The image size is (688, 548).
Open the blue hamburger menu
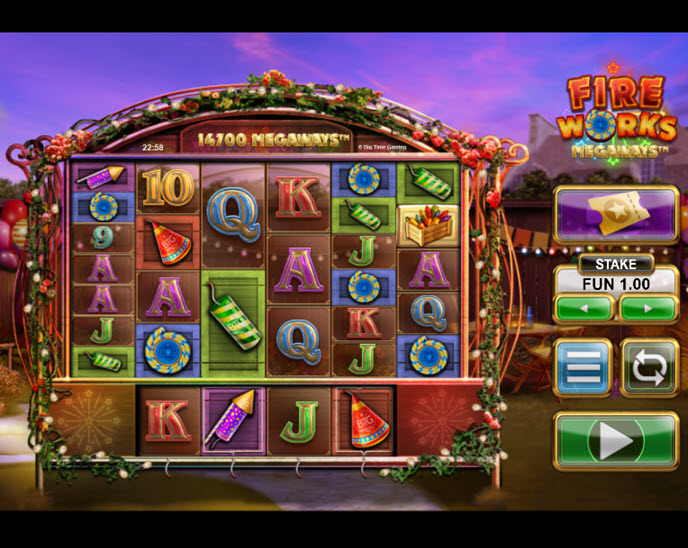582,367
